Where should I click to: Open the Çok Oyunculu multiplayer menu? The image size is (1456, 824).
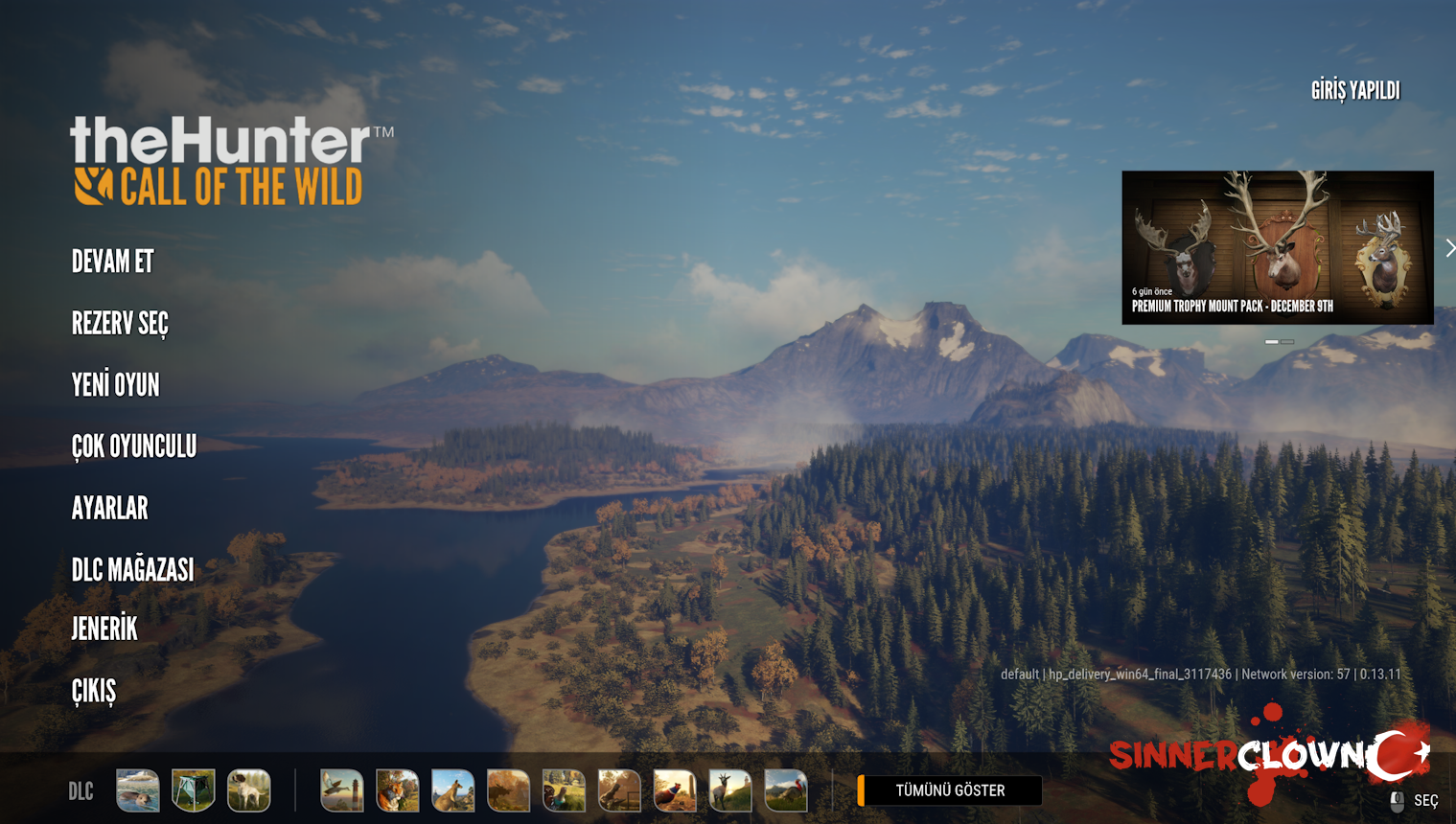tap(134, 446)
